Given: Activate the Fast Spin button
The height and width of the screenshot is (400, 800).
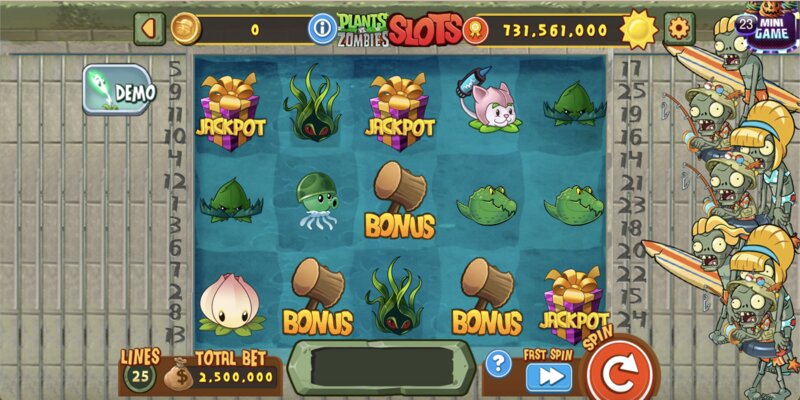Looking at the screenshot, I should coord(549,376).
